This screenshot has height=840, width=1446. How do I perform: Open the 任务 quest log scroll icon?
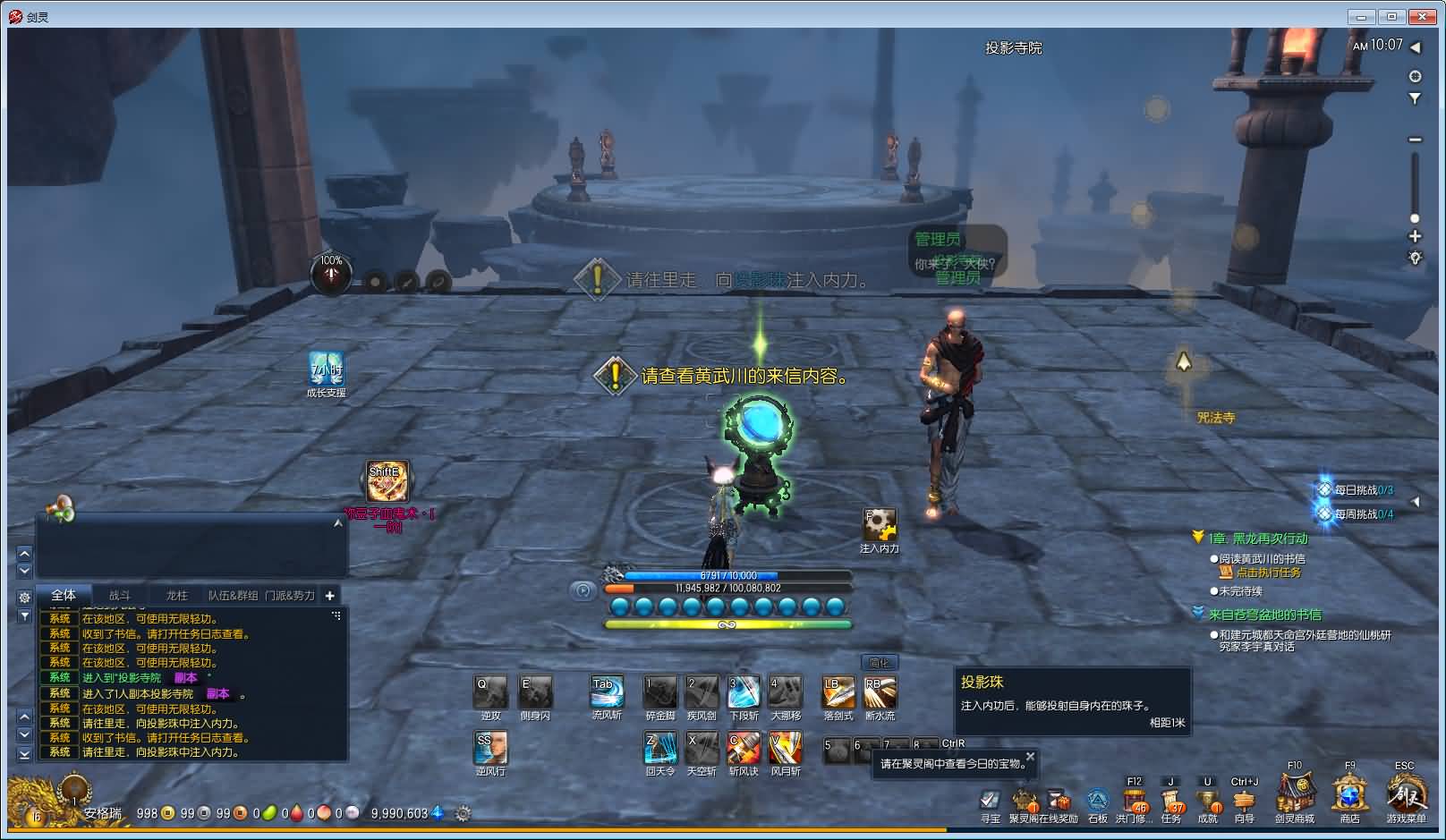[x=1170, y=801]
